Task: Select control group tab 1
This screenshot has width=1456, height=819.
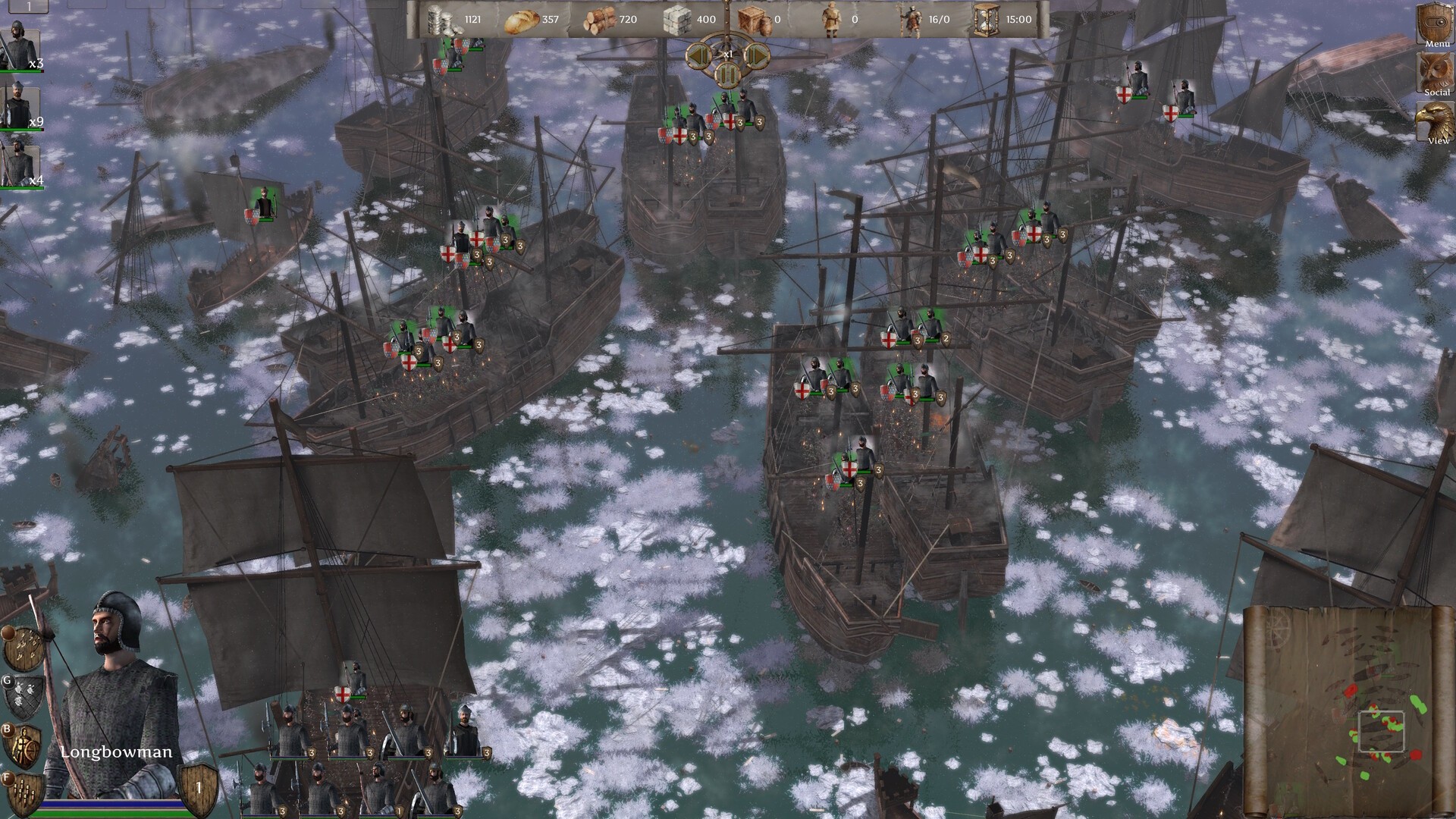Action: pyautogui.click(x=27, y=6)
